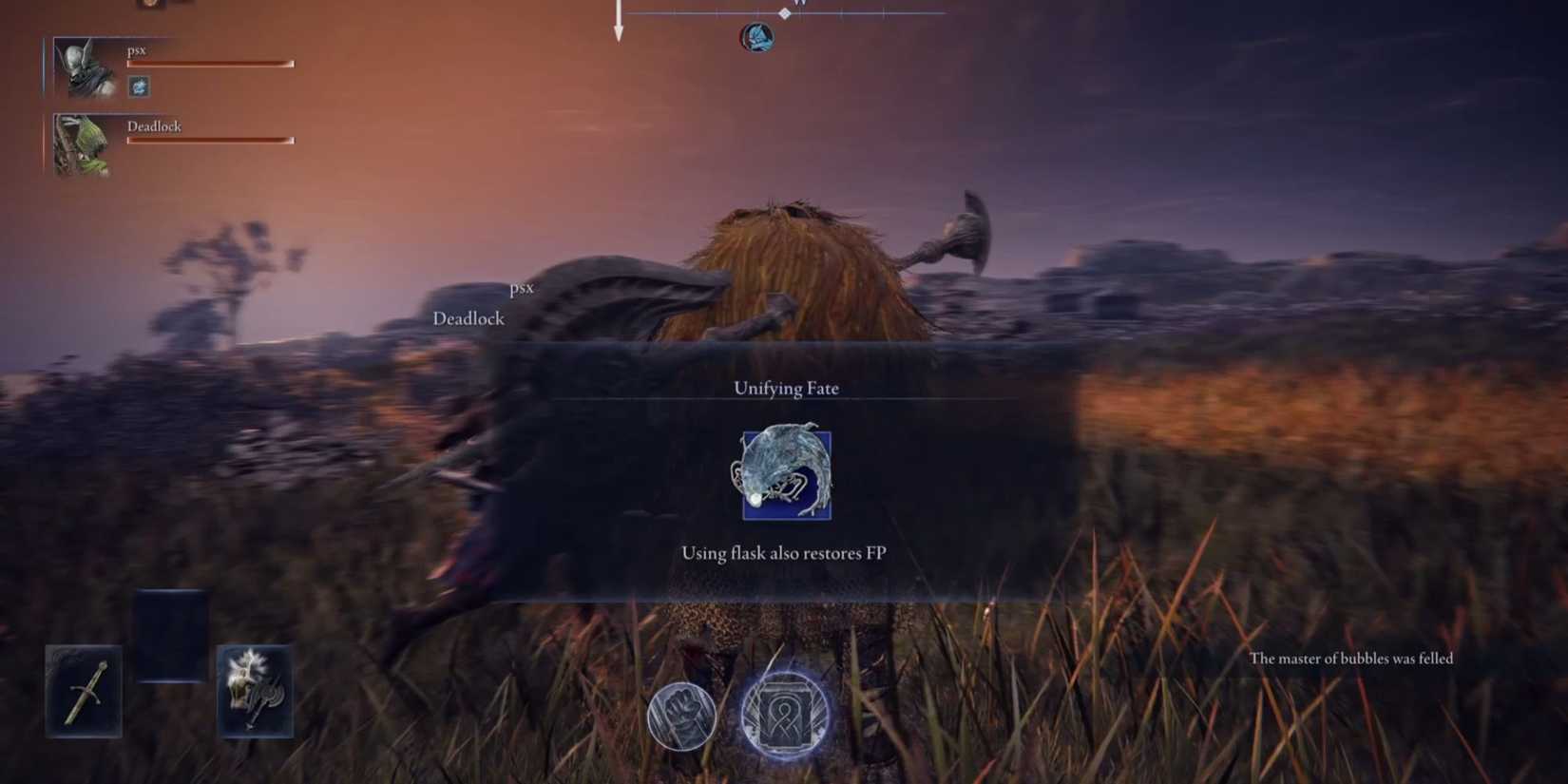The height and width of the screenshot is (784, 1568).
Task: Click the axe equipped in the right-hand slot
Action: tap(256, 691)
